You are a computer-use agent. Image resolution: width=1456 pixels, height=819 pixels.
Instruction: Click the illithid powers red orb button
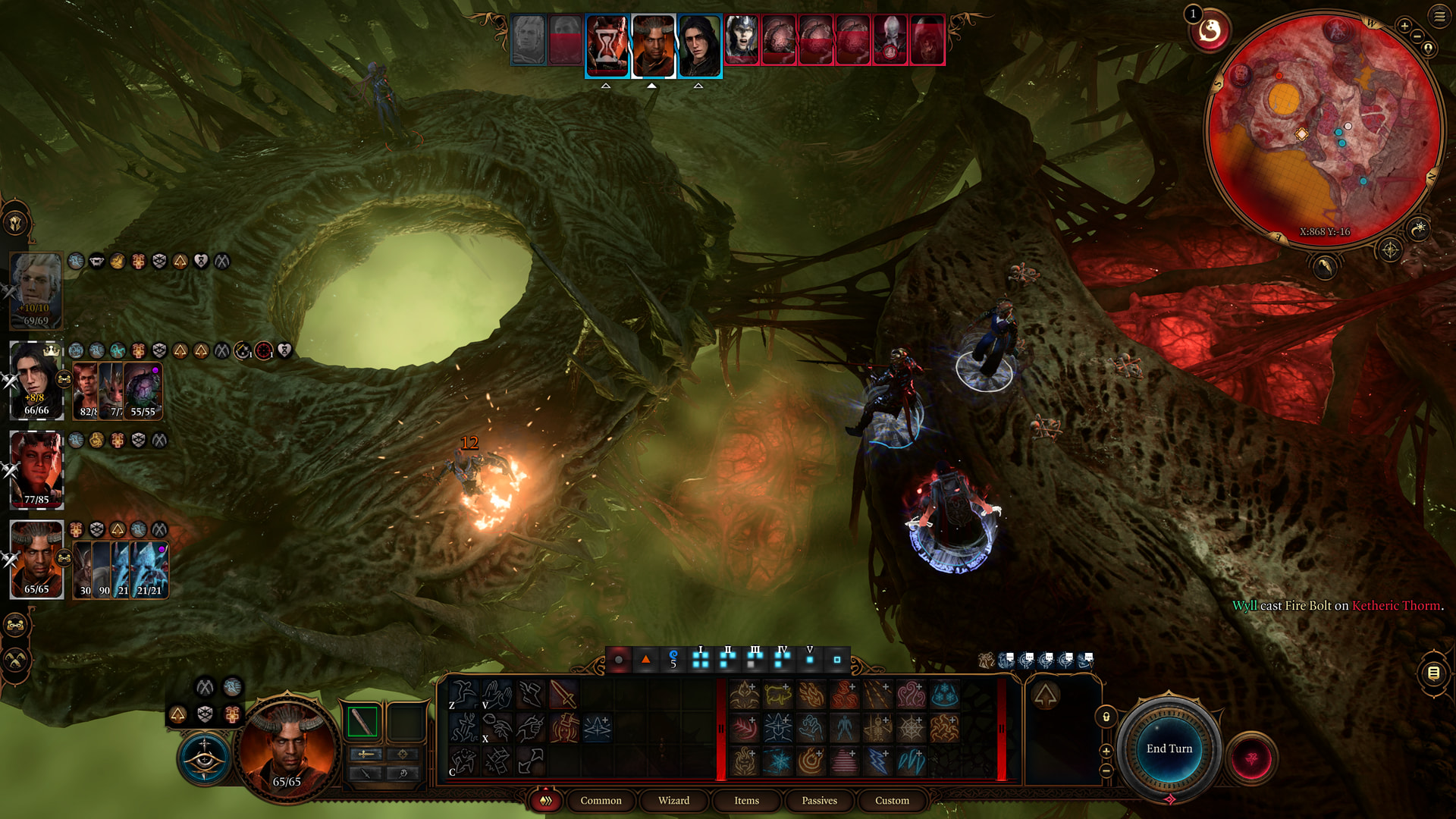point(1252,758)
